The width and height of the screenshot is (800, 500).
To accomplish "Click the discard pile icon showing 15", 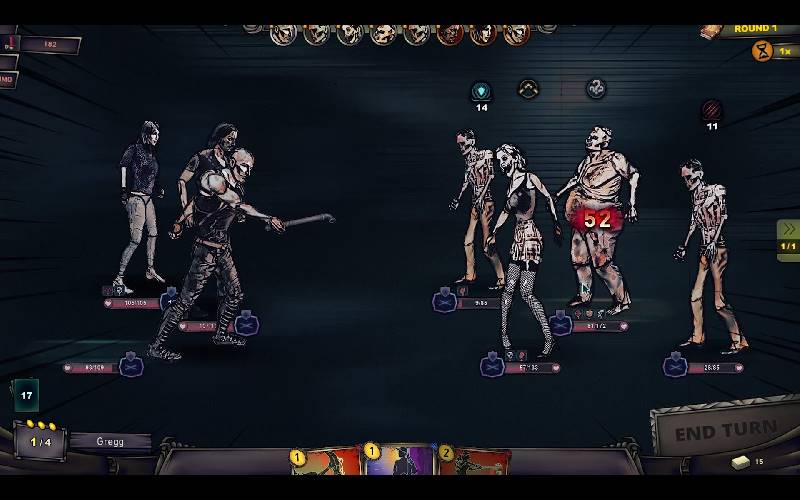I will pyautogui.click(x=741, y=461).
